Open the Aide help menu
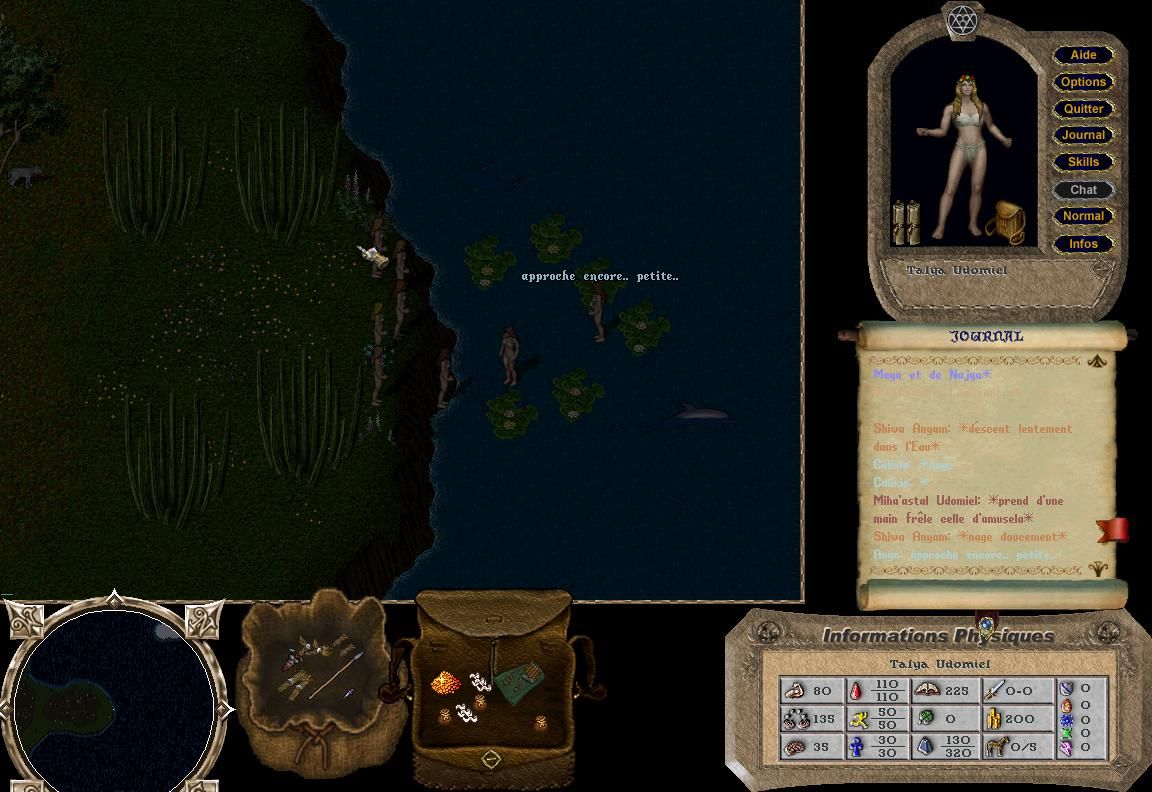1152x792 pixels. point(1083,55)
